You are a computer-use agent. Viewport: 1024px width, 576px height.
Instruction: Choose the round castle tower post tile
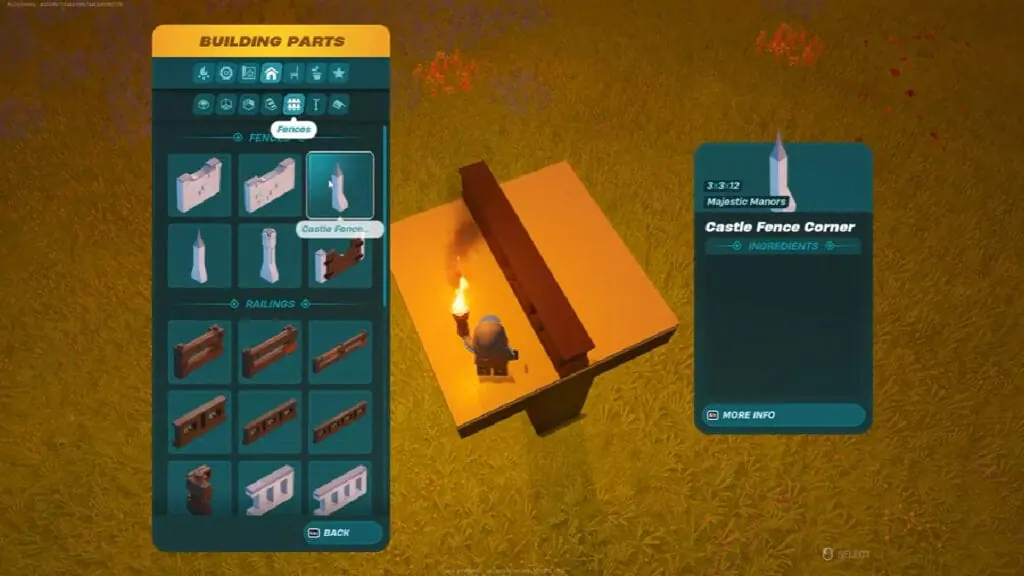coord(270,255)
